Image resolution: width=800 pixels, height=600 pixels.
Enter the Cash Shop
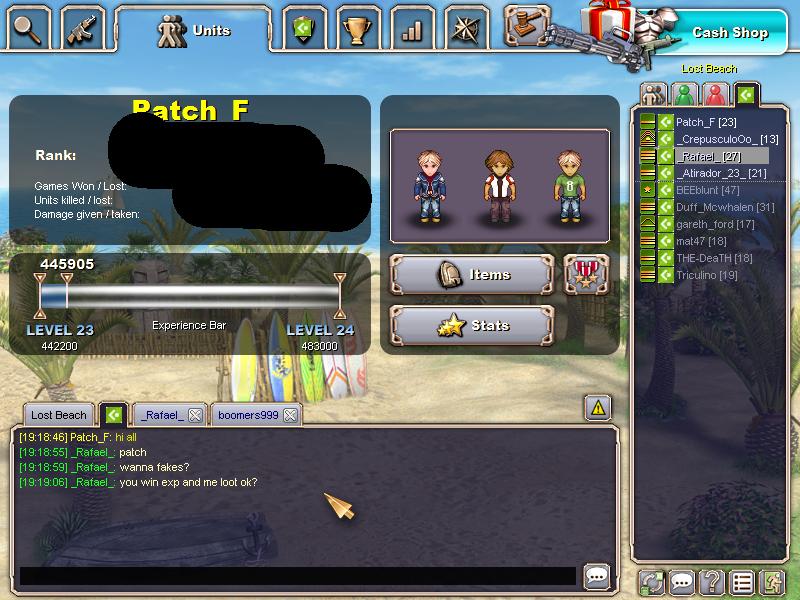pyautogui.click(x=729, y=32)
